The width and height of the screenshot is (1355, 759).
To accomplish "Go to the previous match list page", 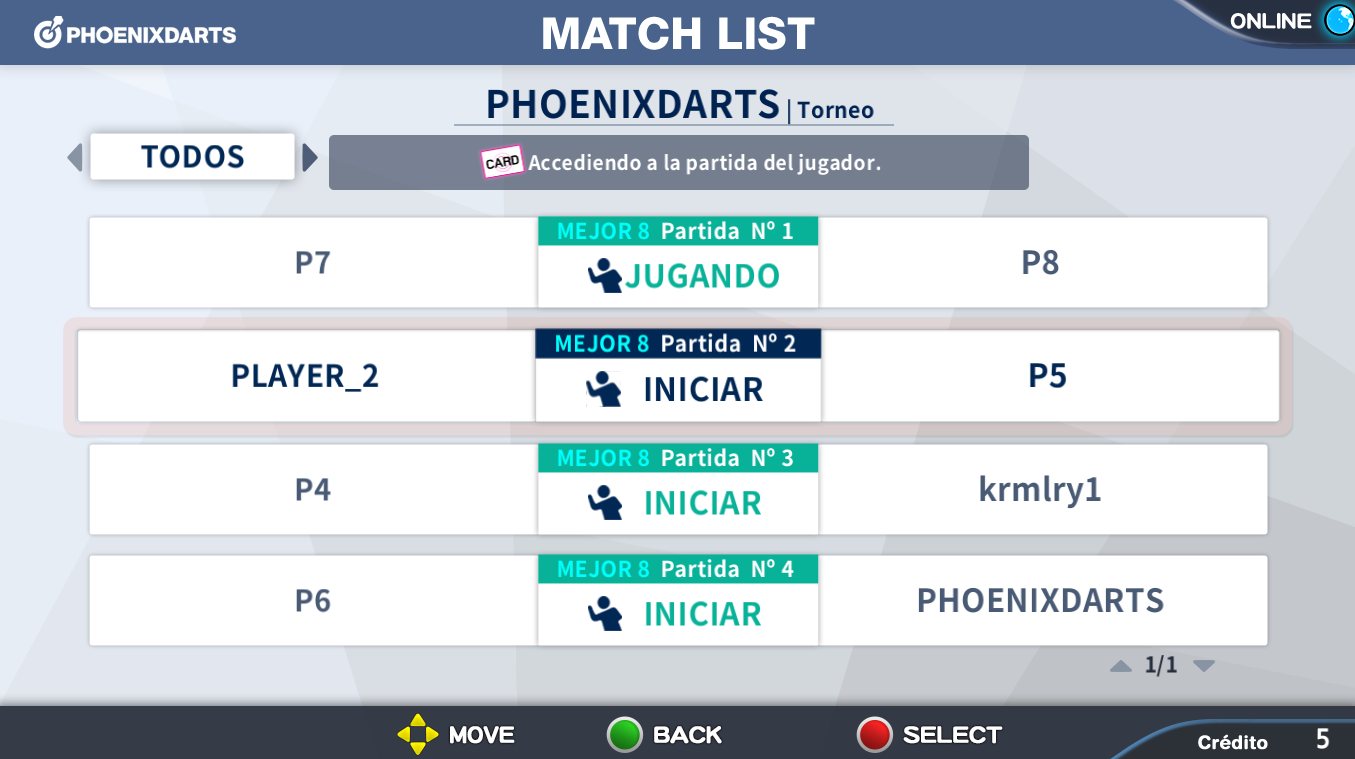I will 1121,666.
